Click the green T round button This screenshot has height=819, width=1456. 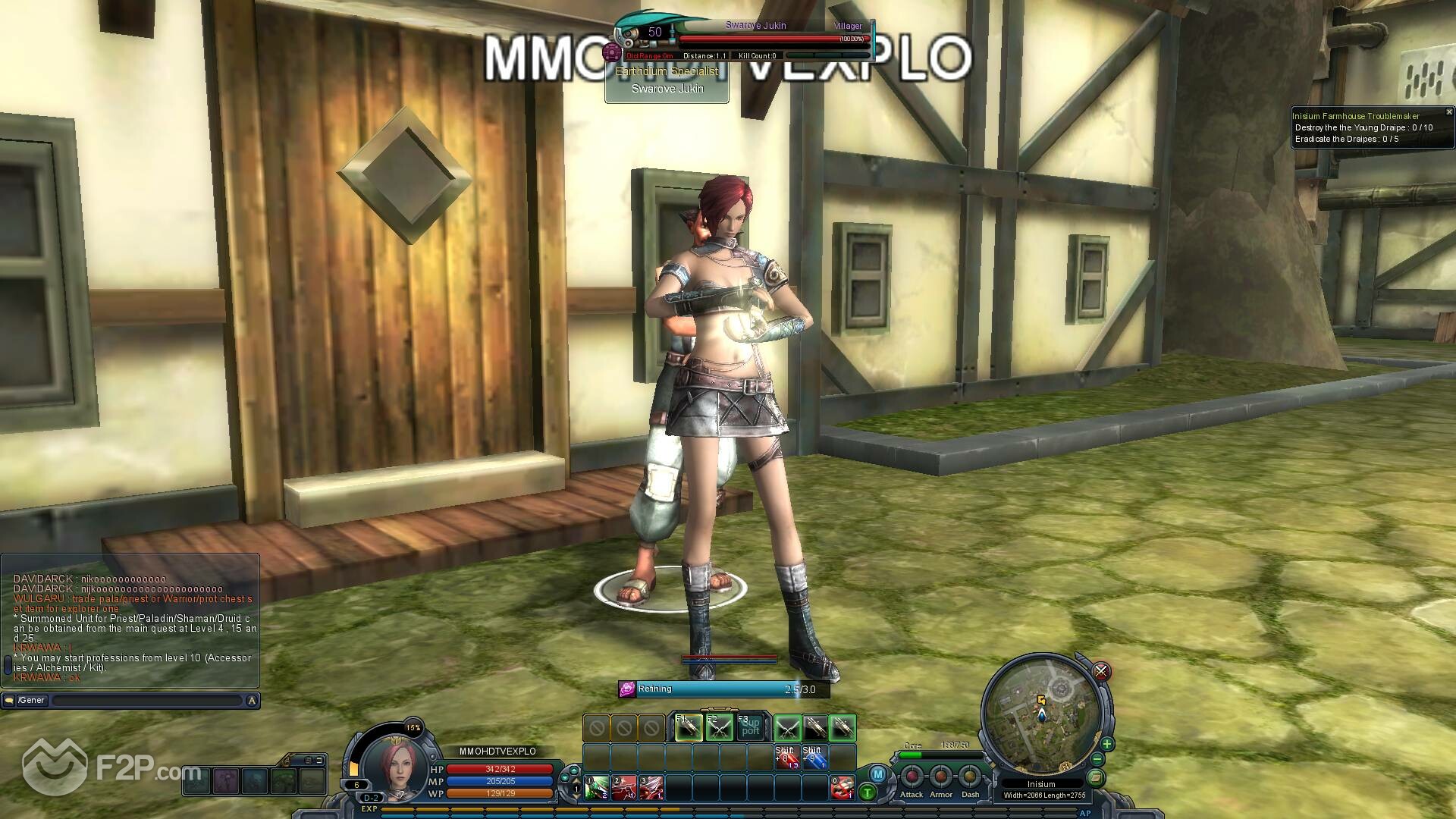(x=867, y=793)
